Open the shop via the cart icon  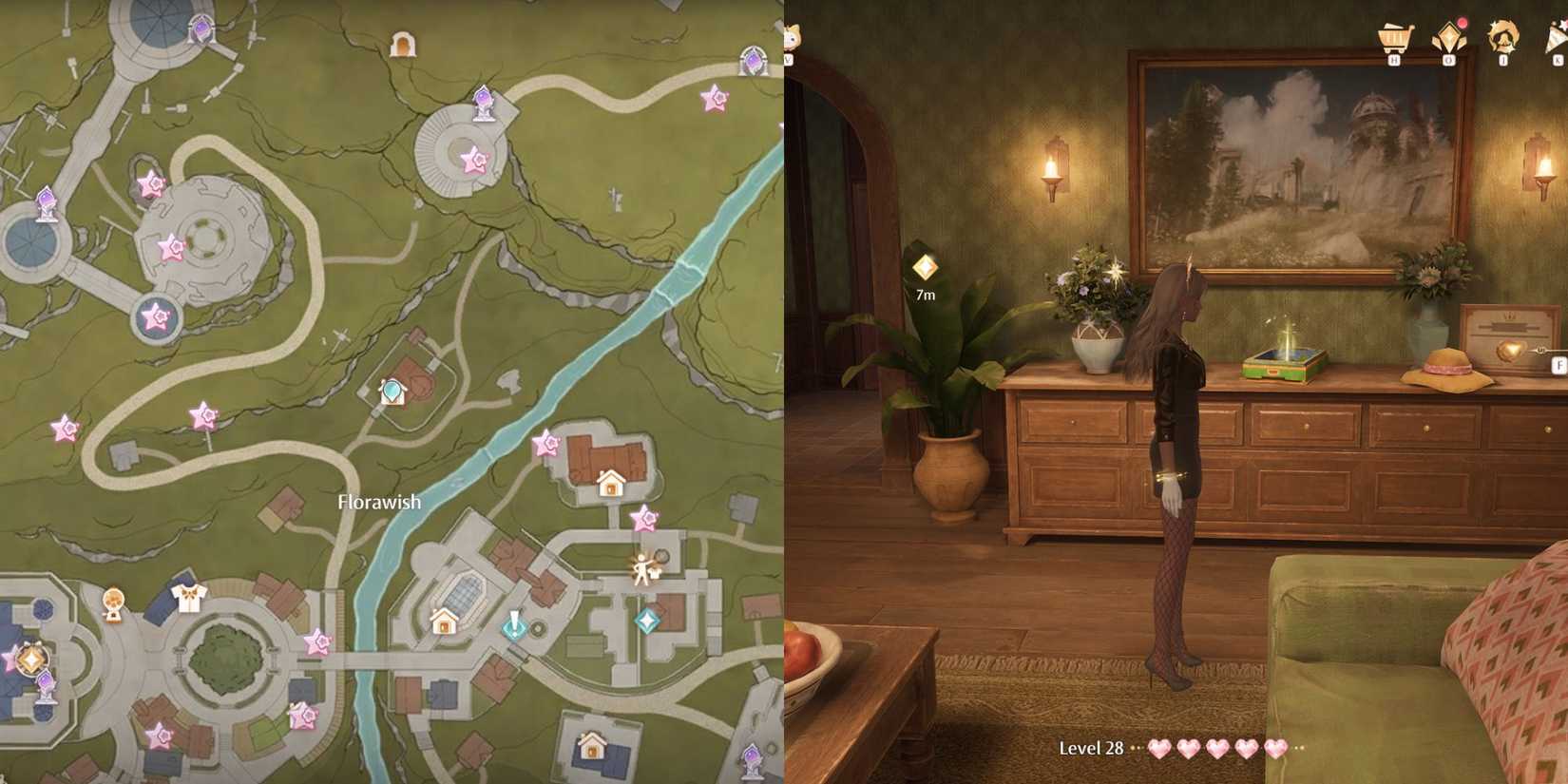tap(1395, 38)
